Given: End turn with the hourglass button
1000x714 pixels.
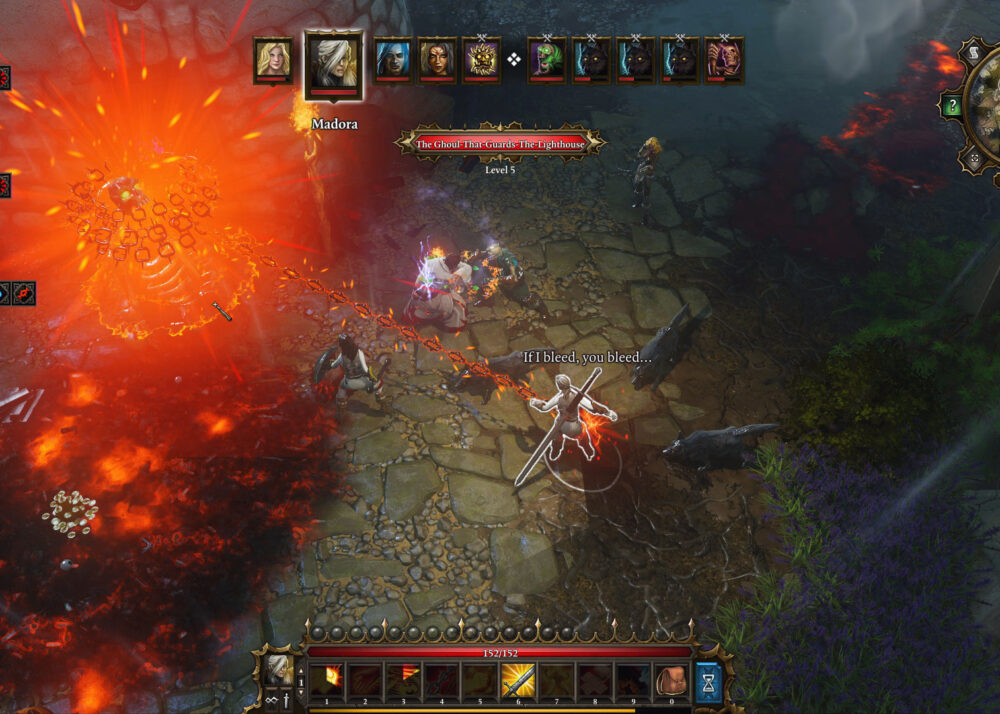Looking at the screenshot, I should click(x=708, y=681).
